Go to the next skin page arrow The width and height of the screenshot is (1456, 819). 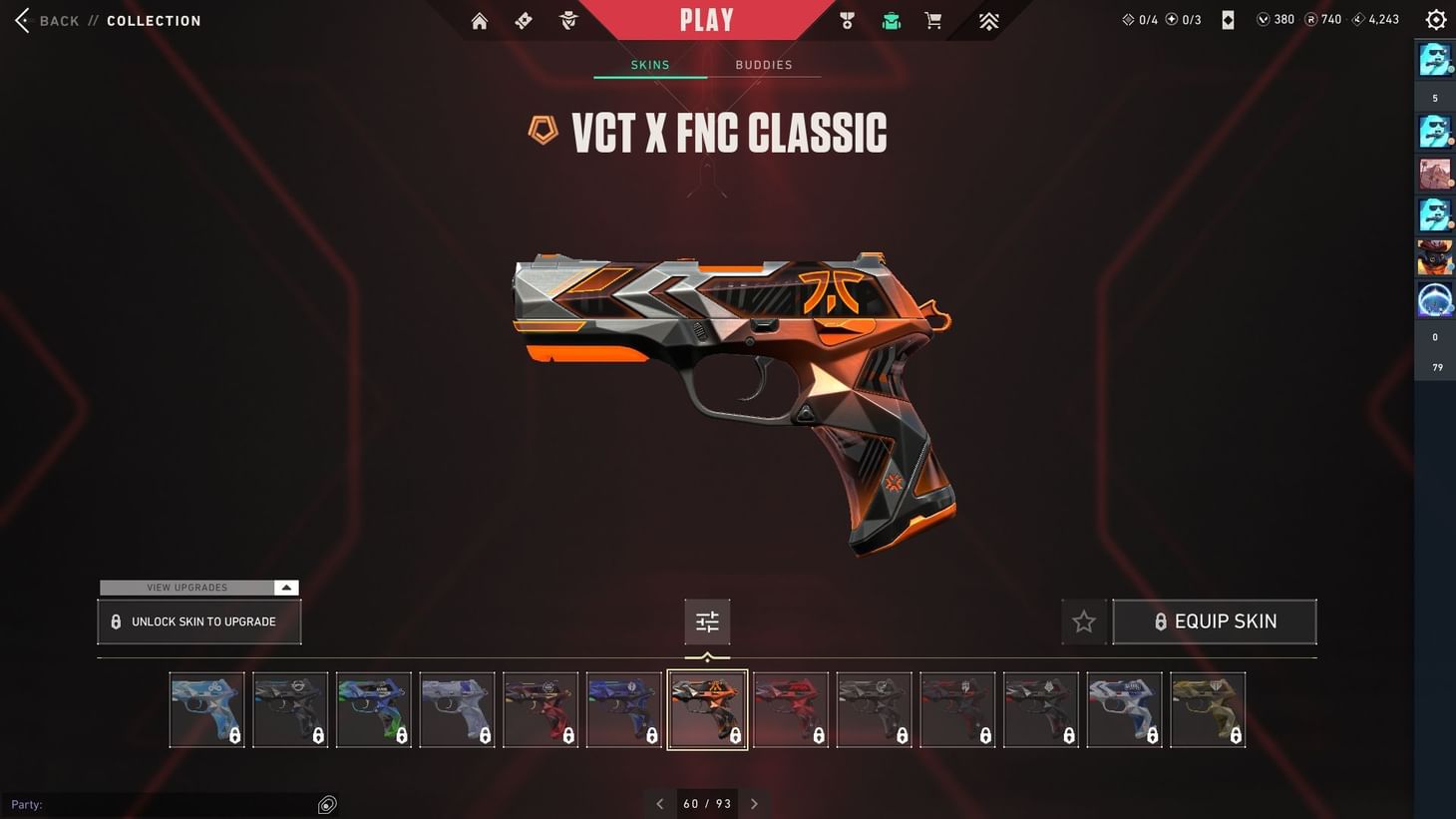pos(754,803)
